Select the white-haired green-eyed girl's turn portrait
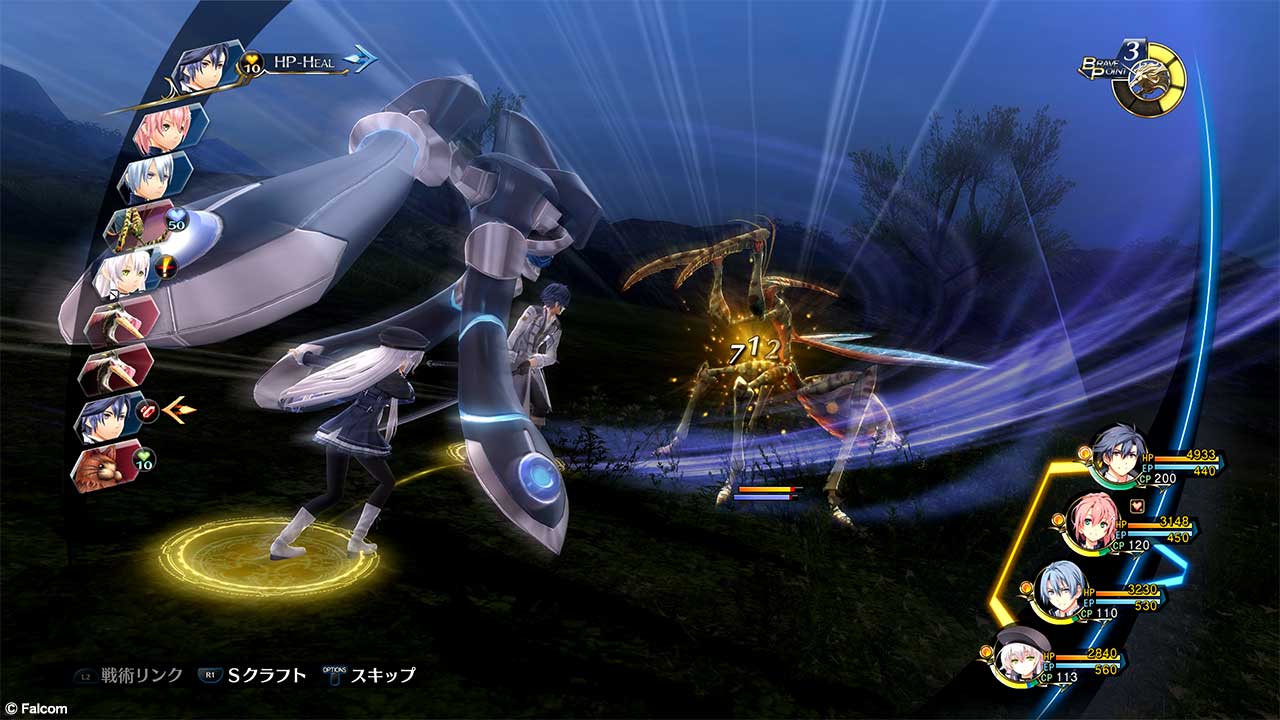The image size is (1280, 720). 124,271
